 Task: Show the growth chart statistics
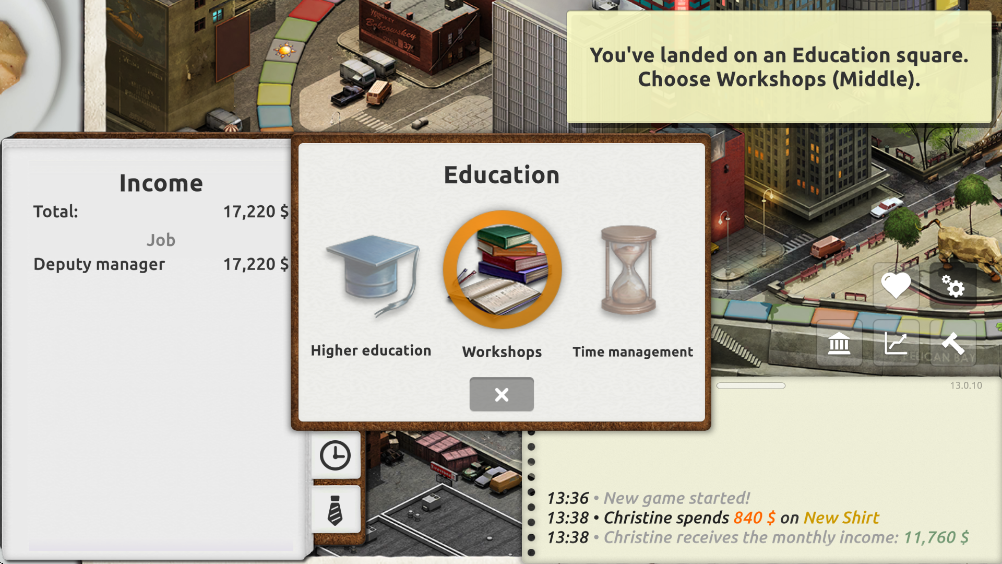tap(896, 344)
